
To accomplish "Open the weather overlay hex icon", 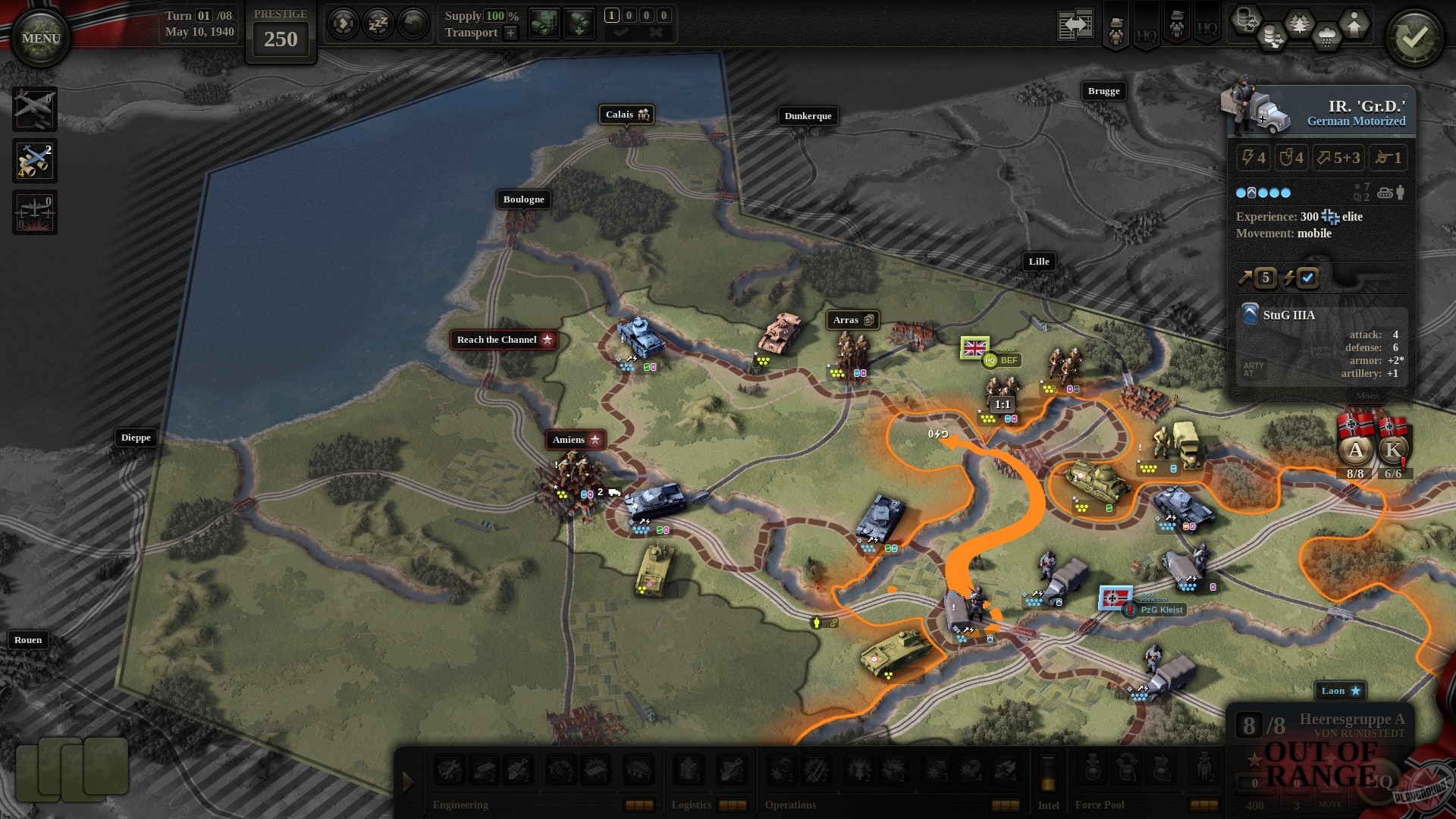I will 1326,35.
